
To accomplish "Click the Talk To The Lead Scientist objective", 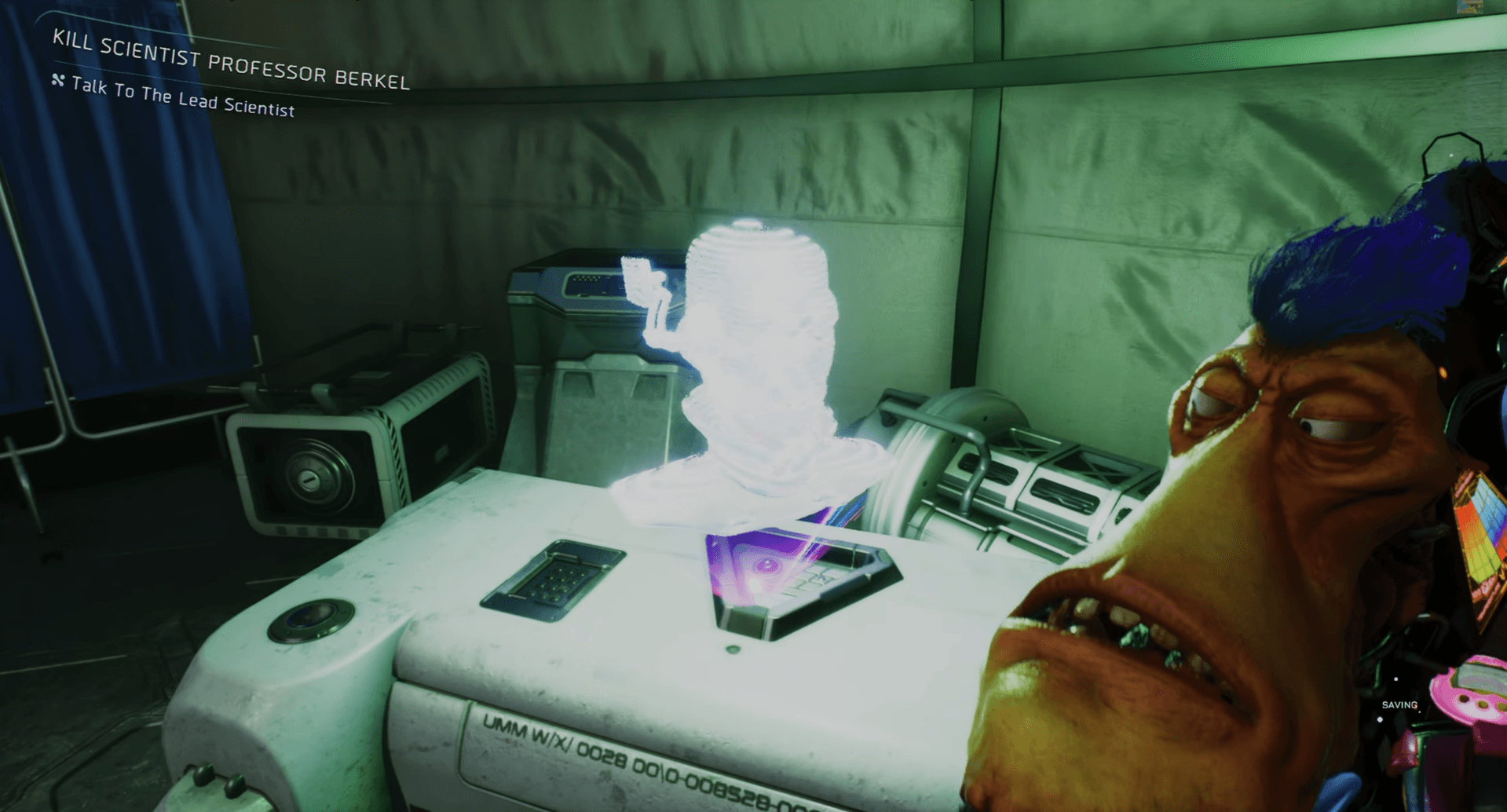I will 182,97.
